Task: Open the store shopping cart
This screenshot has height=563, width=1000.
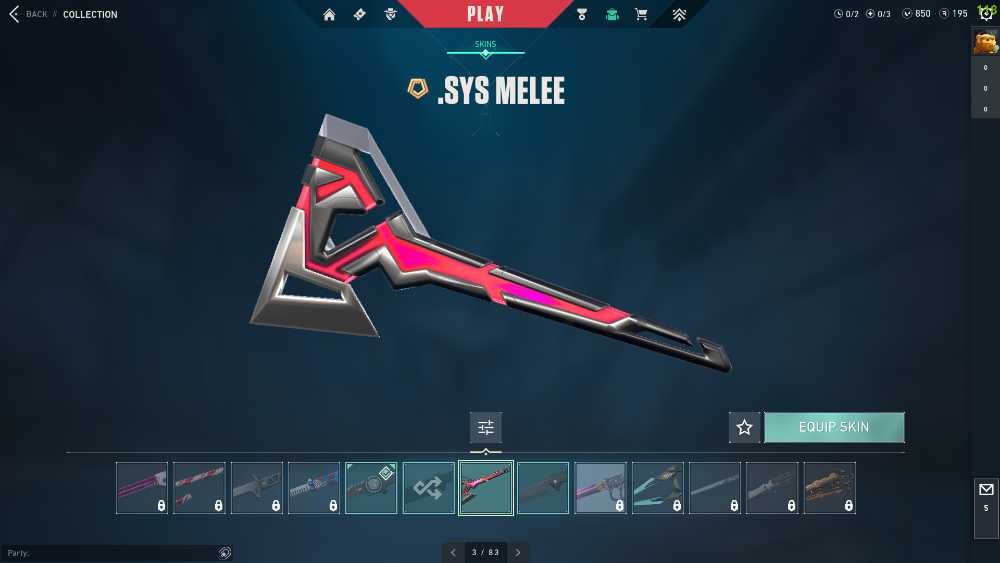Action: [641, 15]
